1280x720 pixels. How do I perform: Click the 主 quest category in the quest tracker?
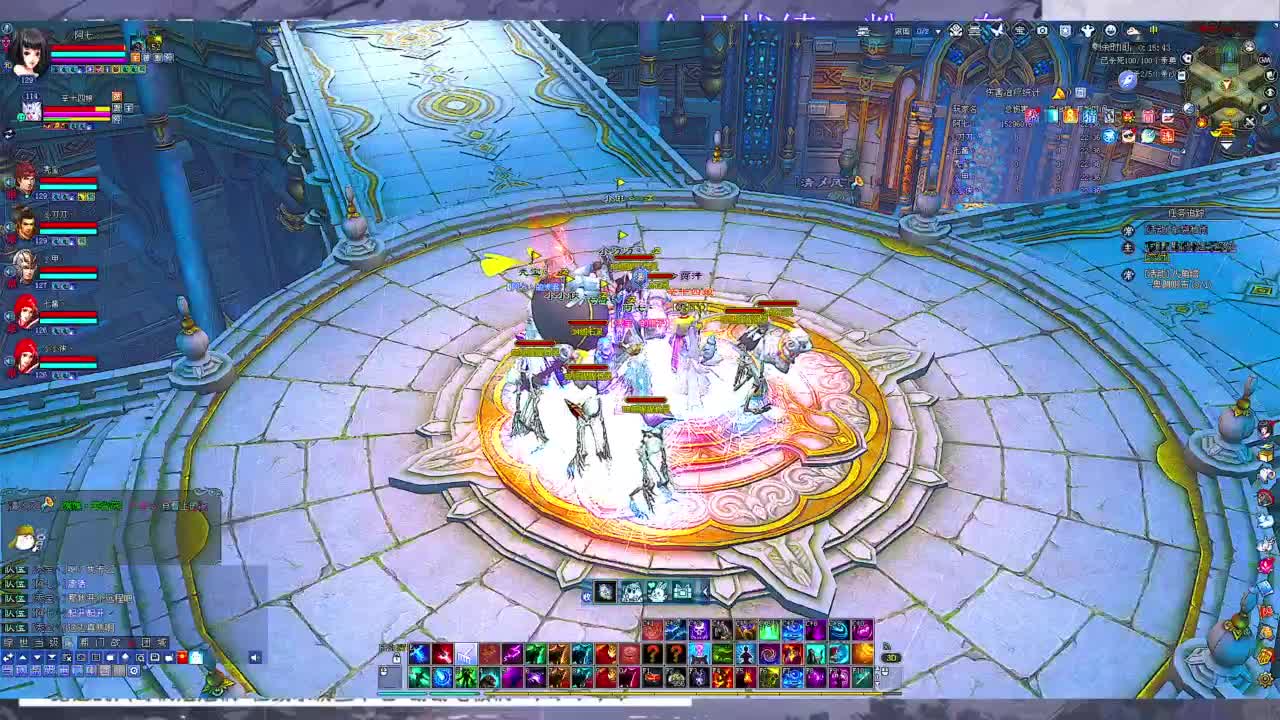[x=1132, y=247]
